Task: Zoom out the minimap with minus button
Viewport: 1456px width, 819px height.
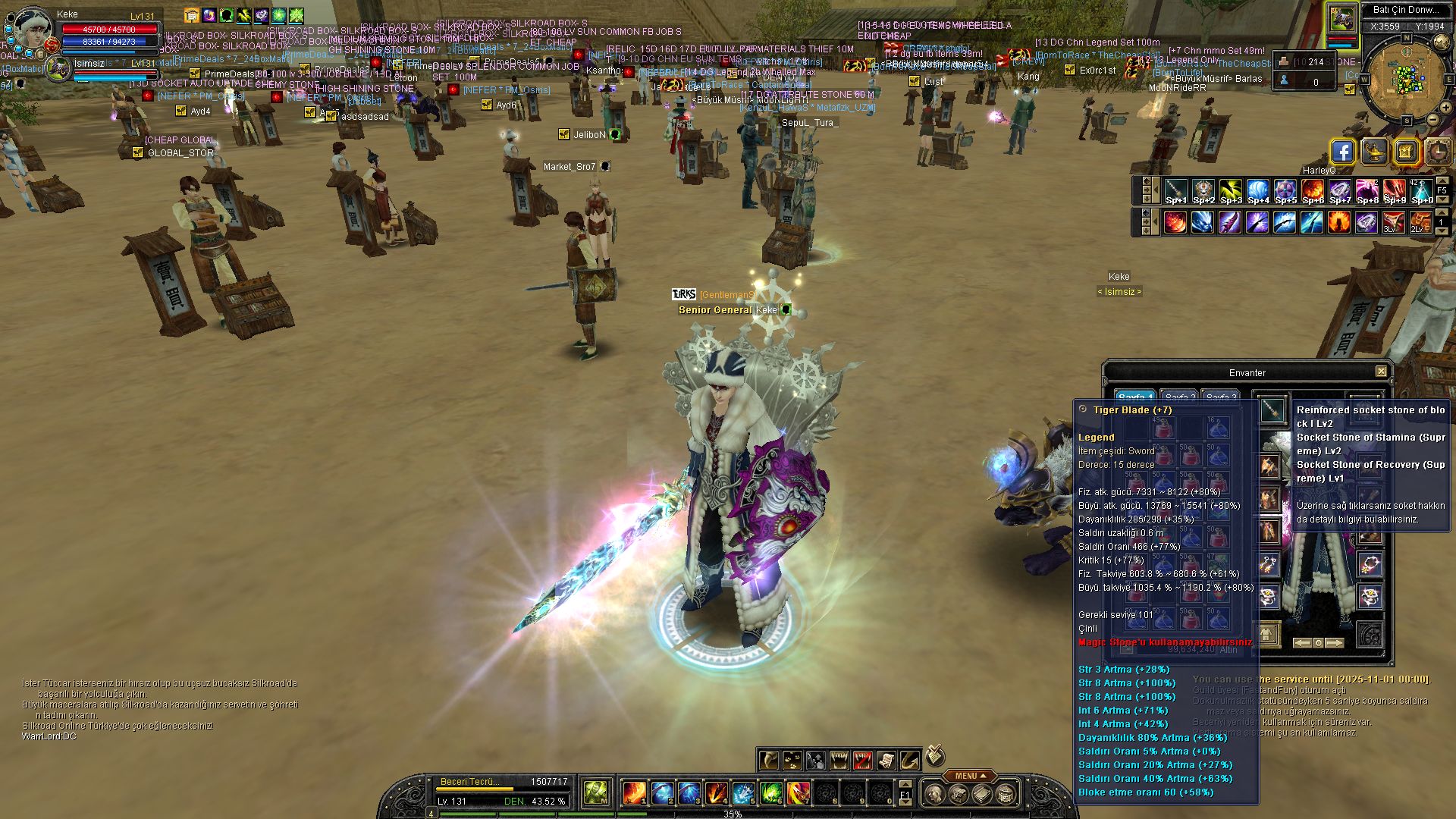Action: [1432, 119]
